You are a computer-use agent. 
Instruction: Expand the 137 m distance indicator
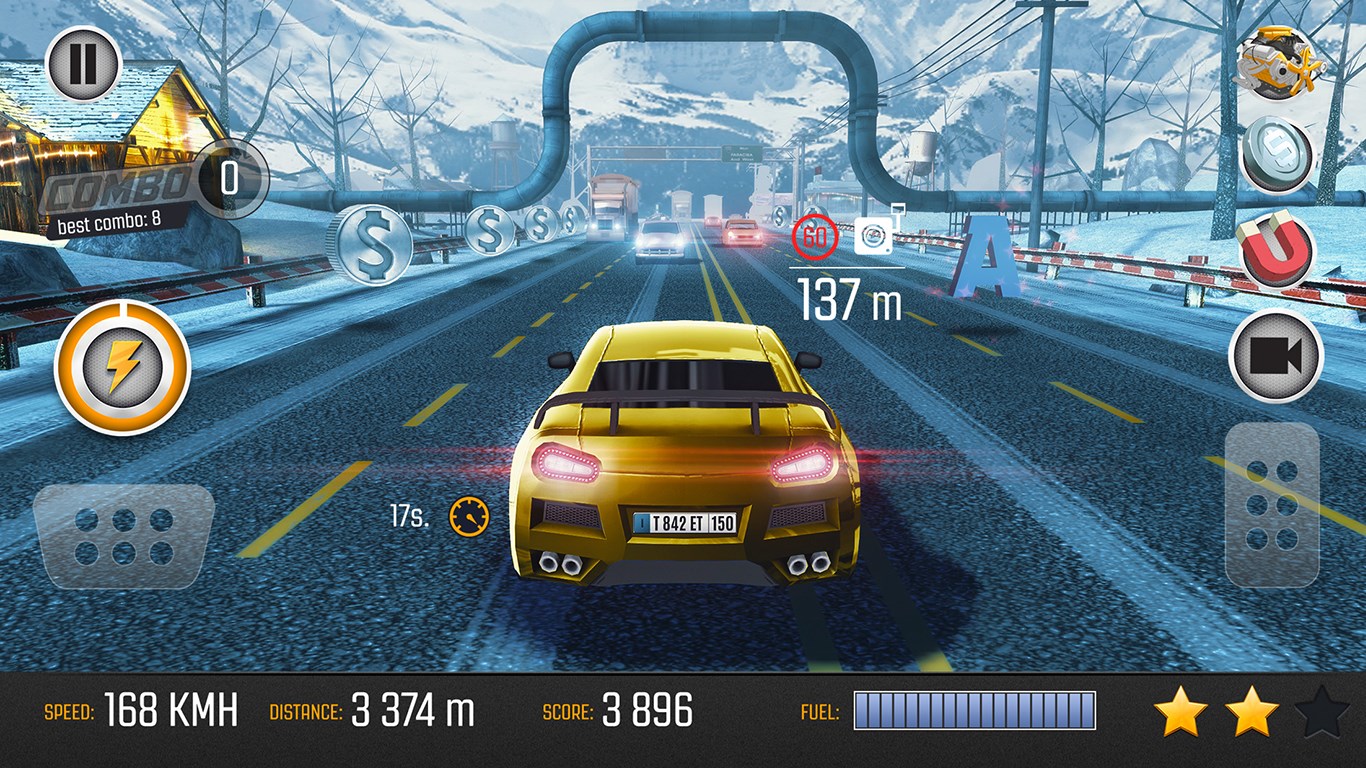[x=845, y=293]
